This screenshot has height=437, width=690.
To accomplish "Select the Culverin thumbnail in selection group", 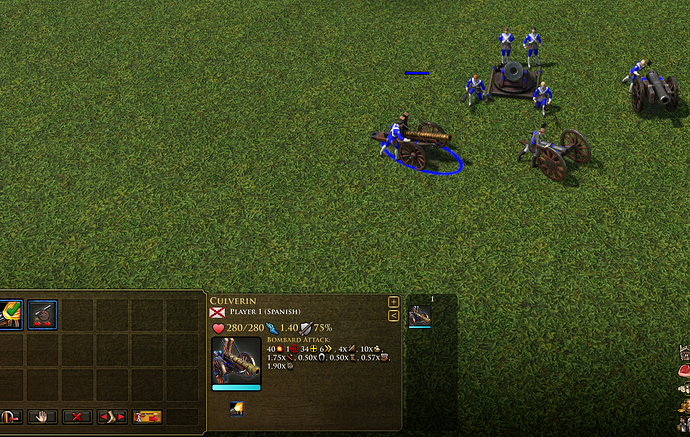I will [x=419, y=315].
